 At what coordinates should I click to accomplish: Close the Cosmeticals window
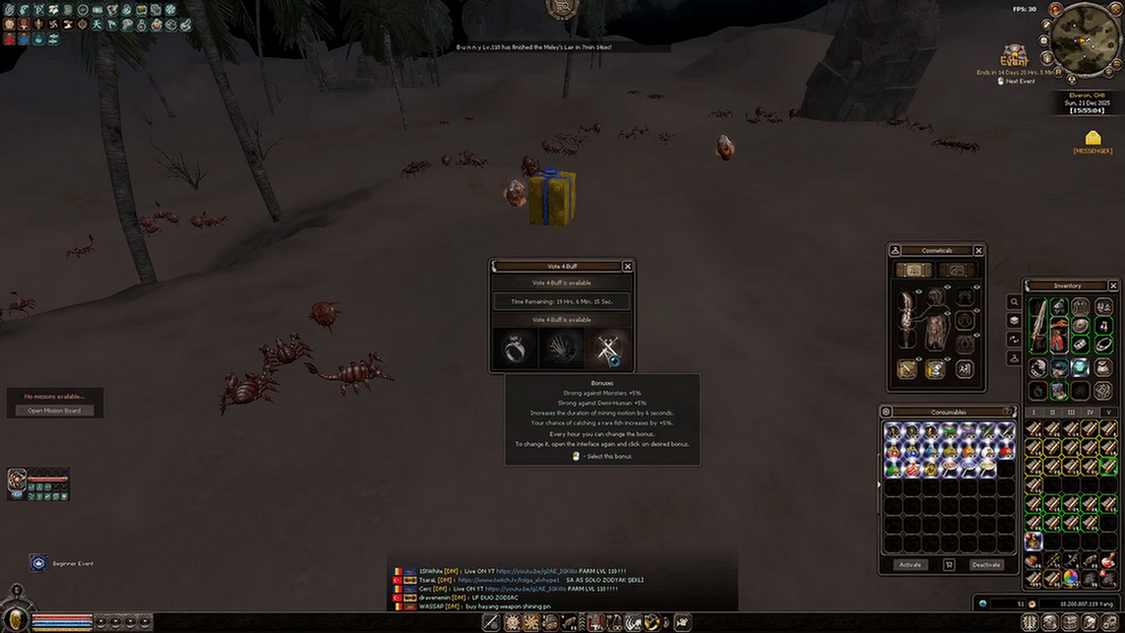[978, 250]
